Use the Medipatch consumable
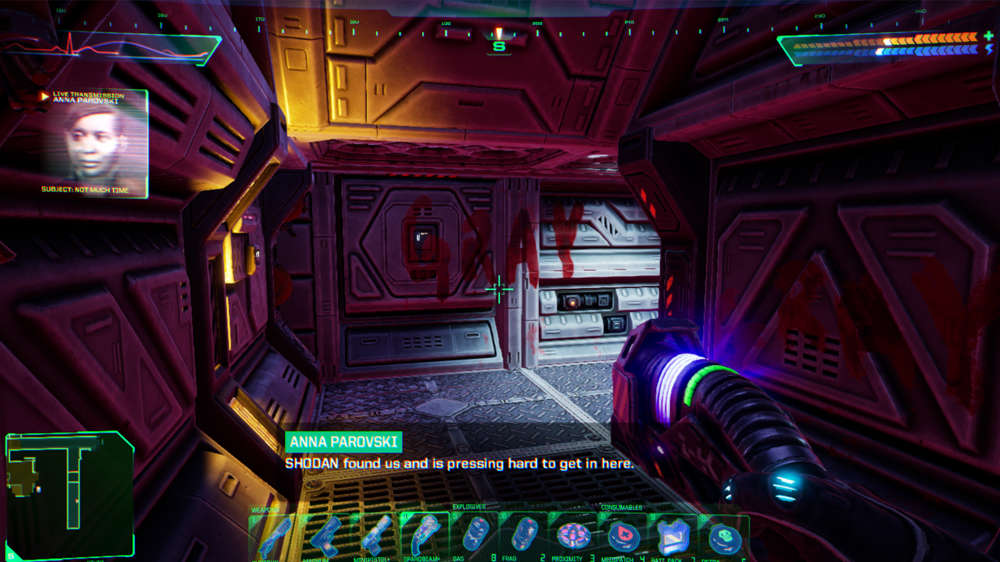The width and height of the screenshot is (1000, 562). [624, 536]
